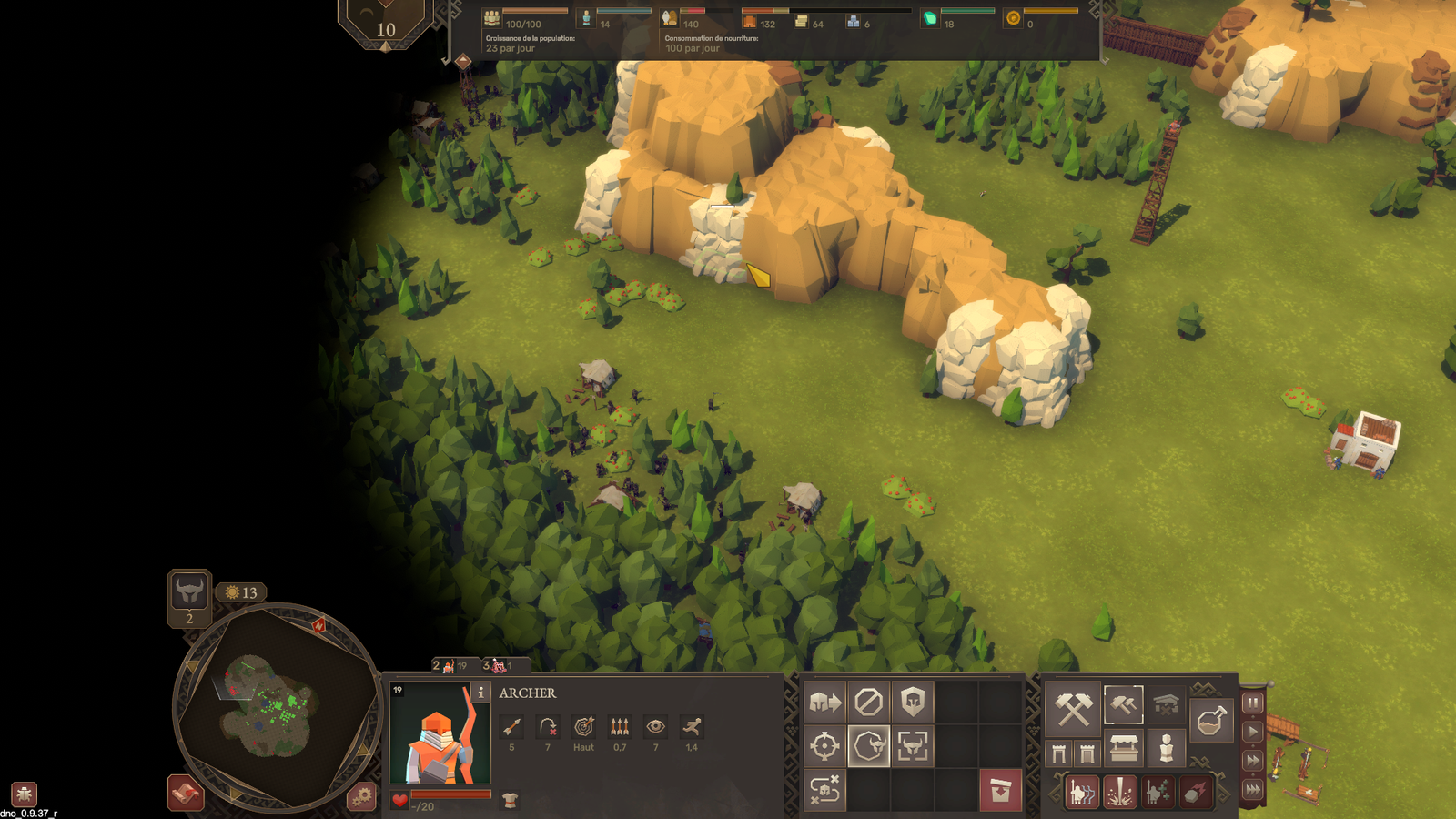Open the crossed hammers build menu
This screenshot has width=1456, height=819.
[1073, 709]
